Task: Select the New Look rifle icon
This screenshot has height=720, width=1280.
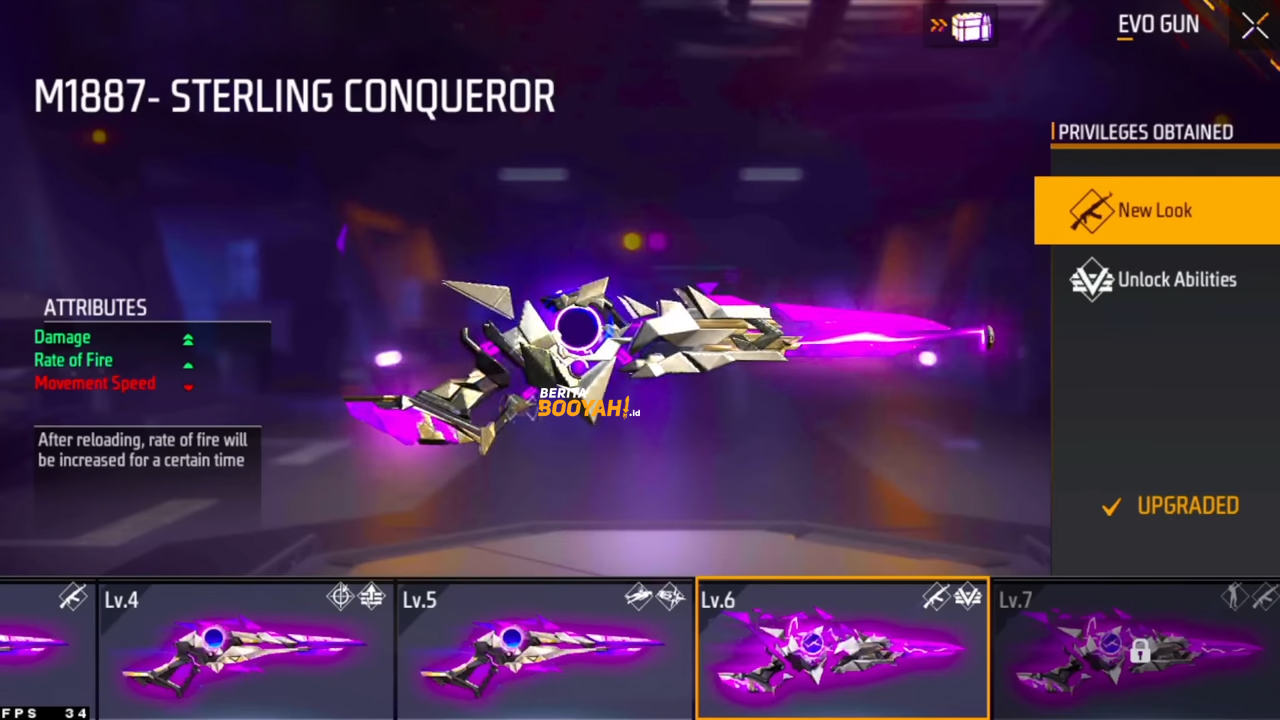Action: coord(1093,210)
